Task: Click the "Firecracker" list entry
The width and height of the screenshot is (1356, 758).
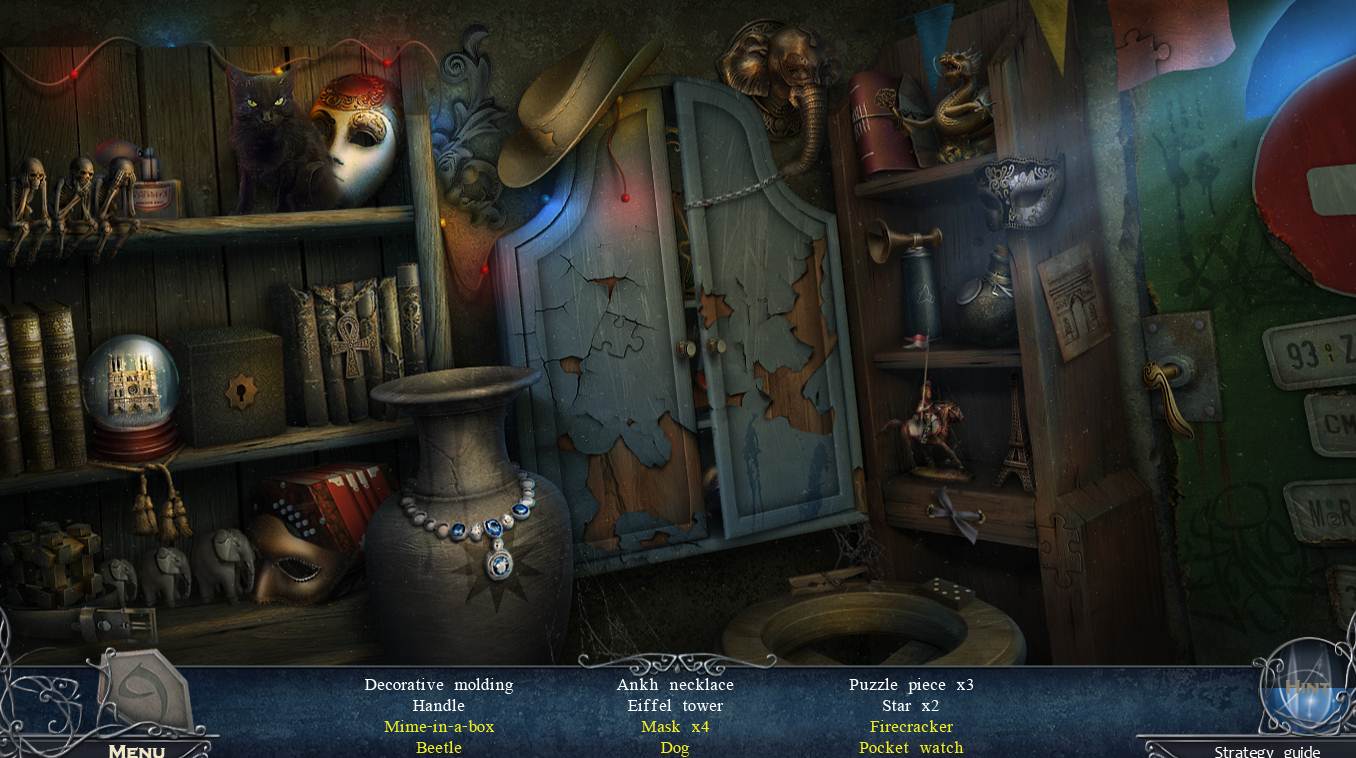Action: tap(910, 726)
